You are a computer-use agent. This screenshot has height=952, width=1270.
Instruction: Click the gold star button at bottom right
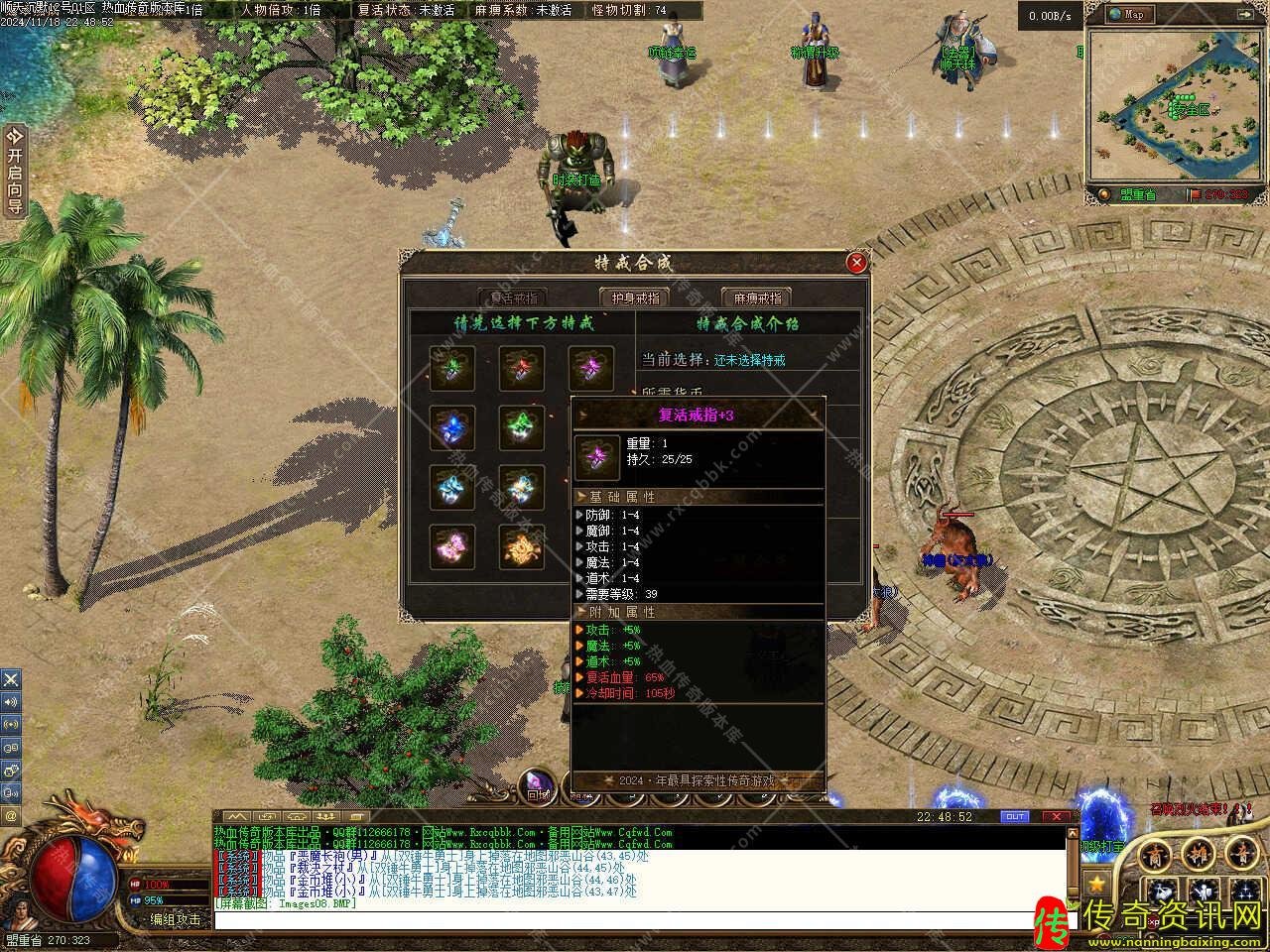coord(1095,882)
